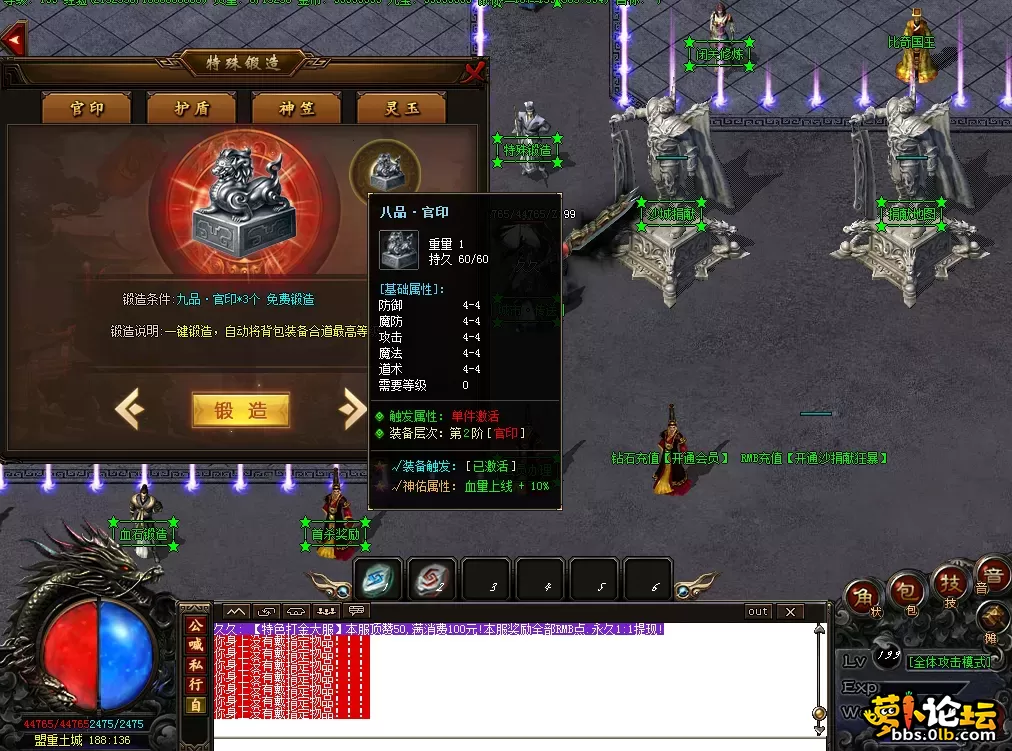Go to the previous forge item arrow
The height and width of the screenshot is (751, 1012).
coord(129,409)
